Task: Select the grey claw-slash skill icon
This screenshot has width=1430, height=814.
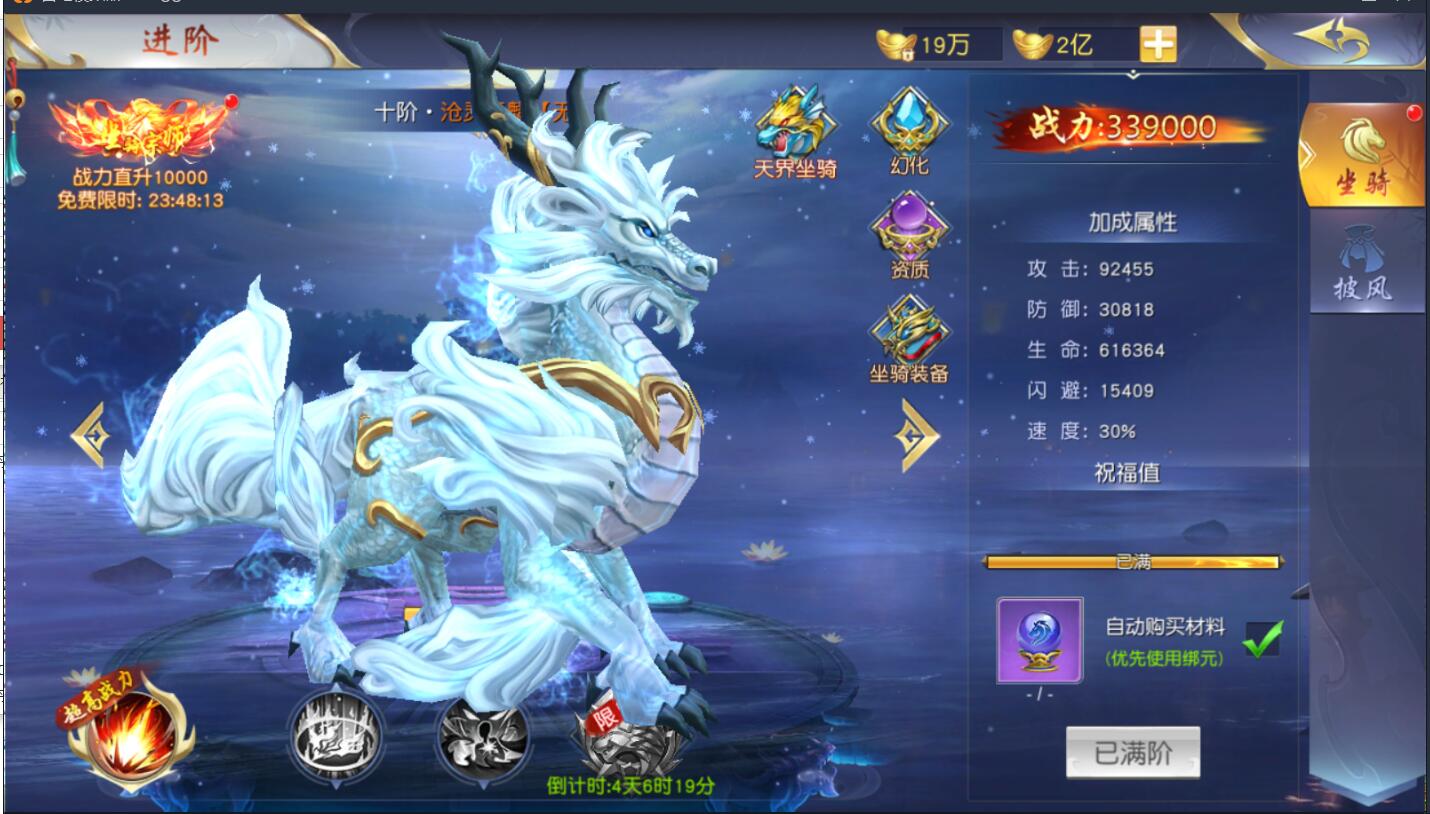Action: [x=336, y=738]
